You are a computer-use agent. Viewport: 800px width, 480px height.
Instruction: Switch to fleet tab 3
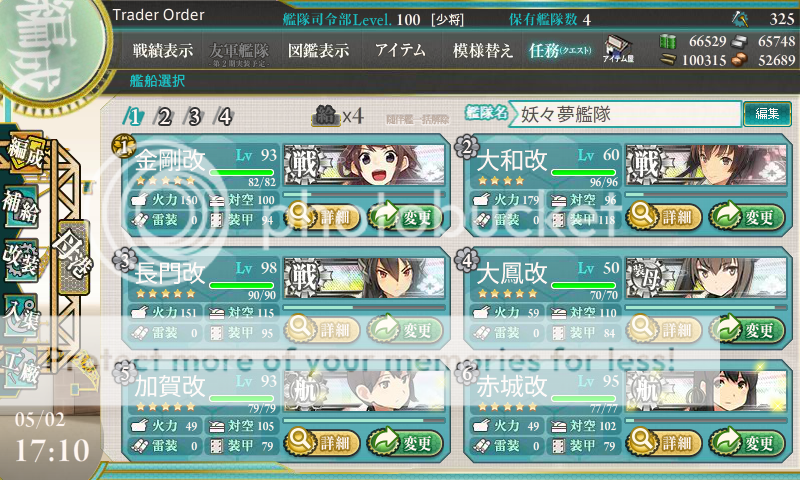194,116
